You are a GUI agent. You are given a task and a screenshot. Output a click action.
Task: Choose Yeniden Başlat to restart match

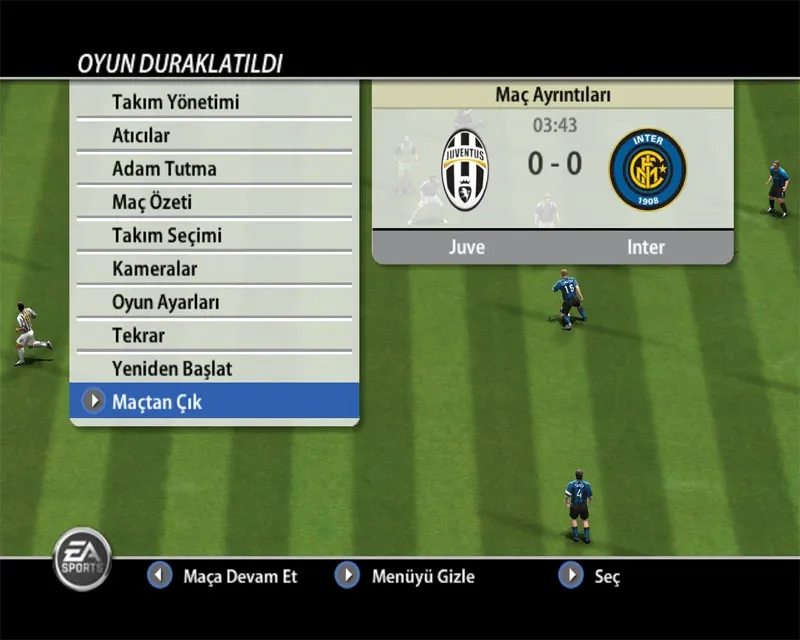pos(171,368)
